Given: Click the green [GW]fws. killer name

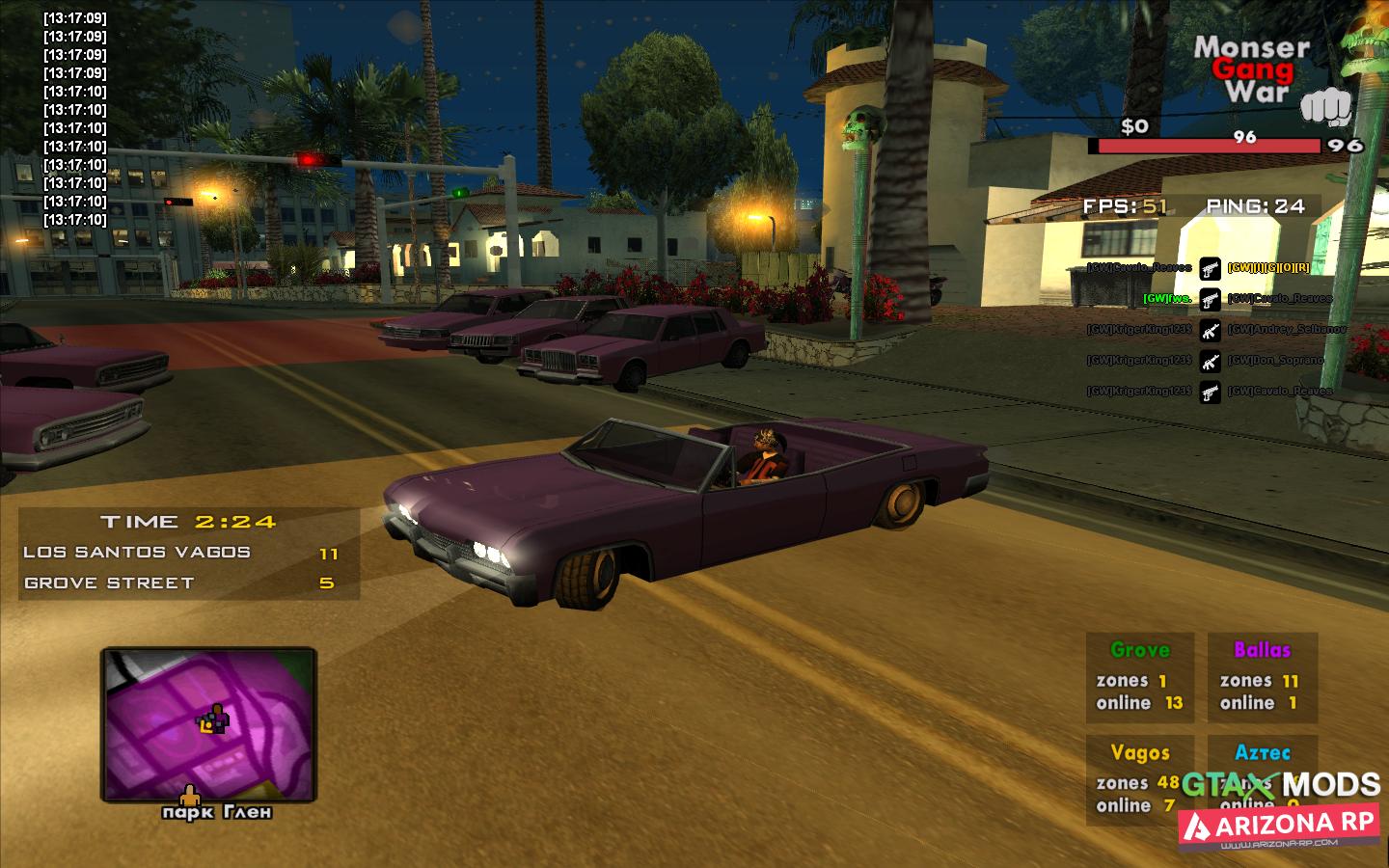Looking at the screenshot, I should pos(1166,299).
